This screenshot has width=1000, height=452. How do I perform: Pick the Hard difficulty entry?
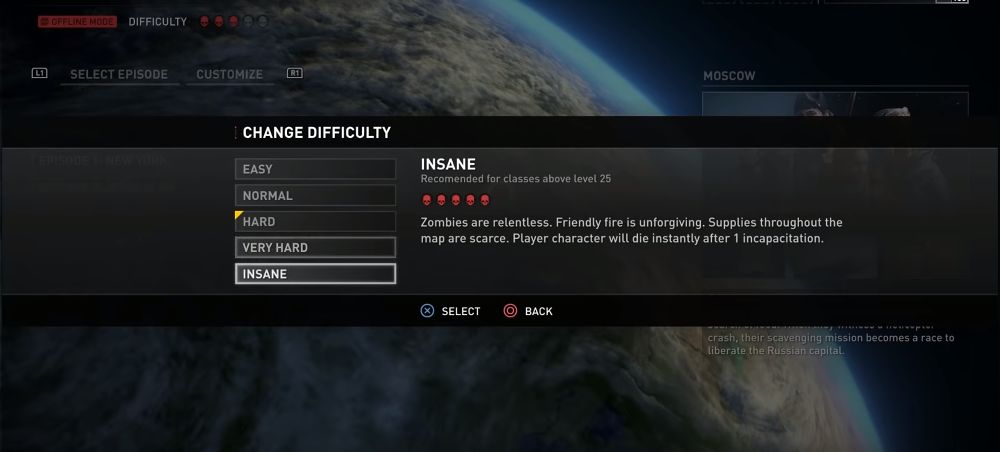[315, 222]
